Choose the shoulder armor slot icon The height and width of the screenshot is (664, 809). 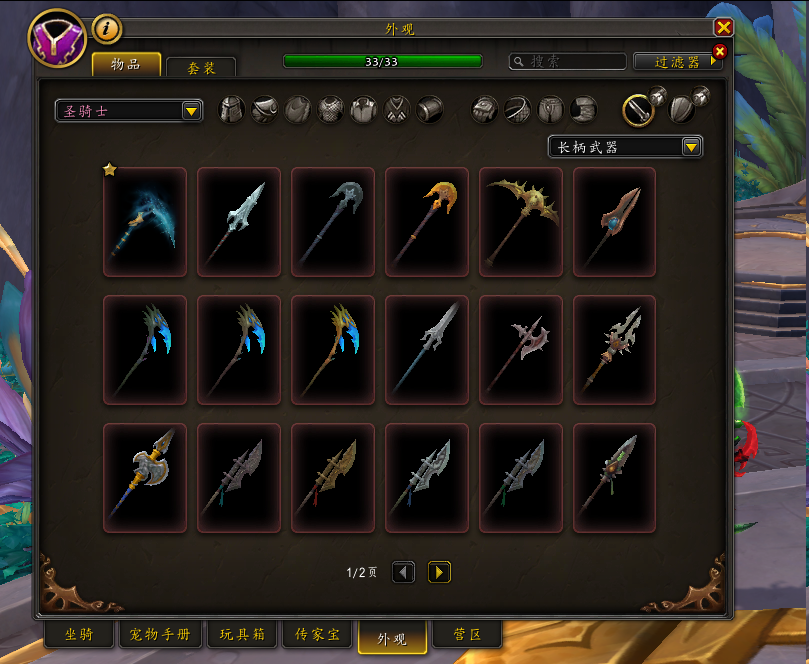[x=265, y=110]
